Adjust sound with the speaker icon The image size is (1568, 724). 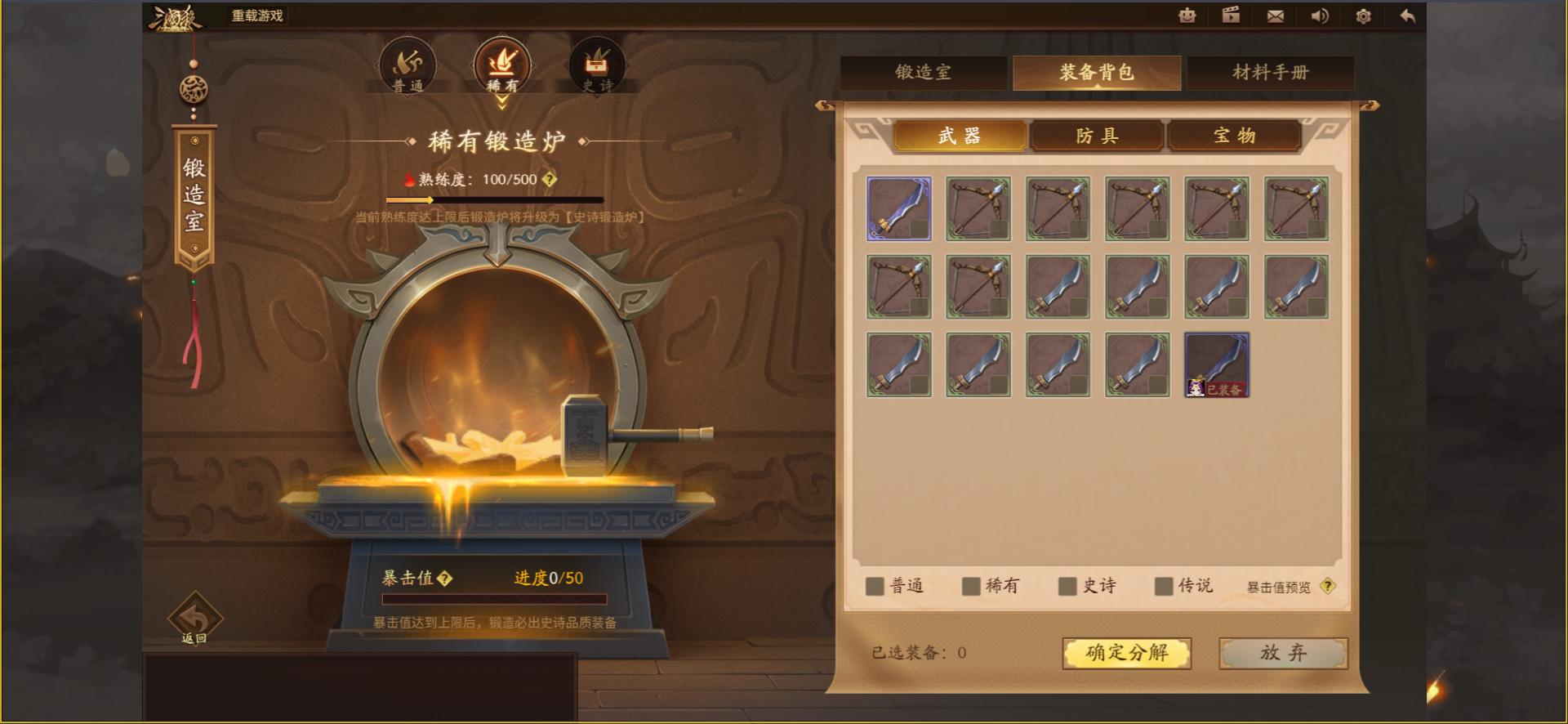point(1320,16)
